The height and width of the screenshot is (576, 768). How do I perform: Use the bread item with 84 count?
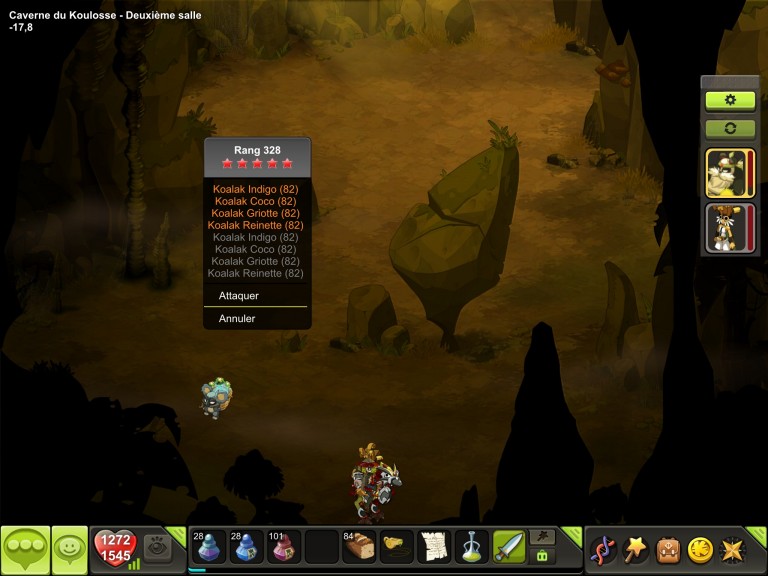[x=359, y=547]
